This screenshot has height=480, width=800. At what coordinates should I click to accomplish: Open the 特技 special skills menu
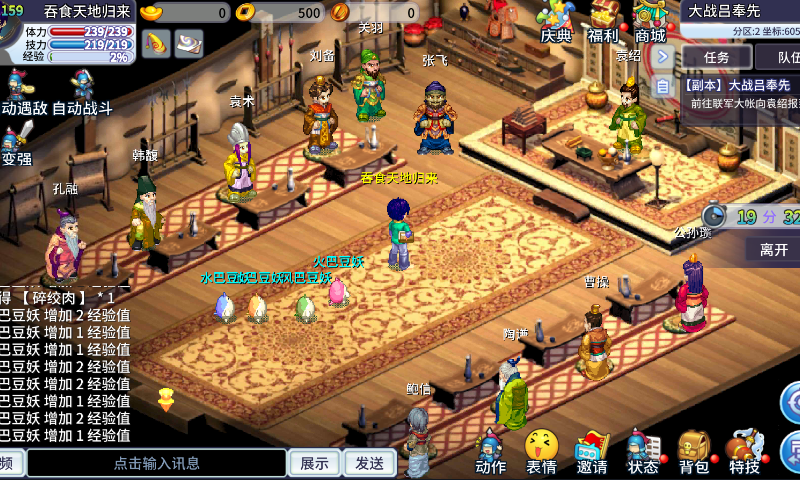[744, 452]
